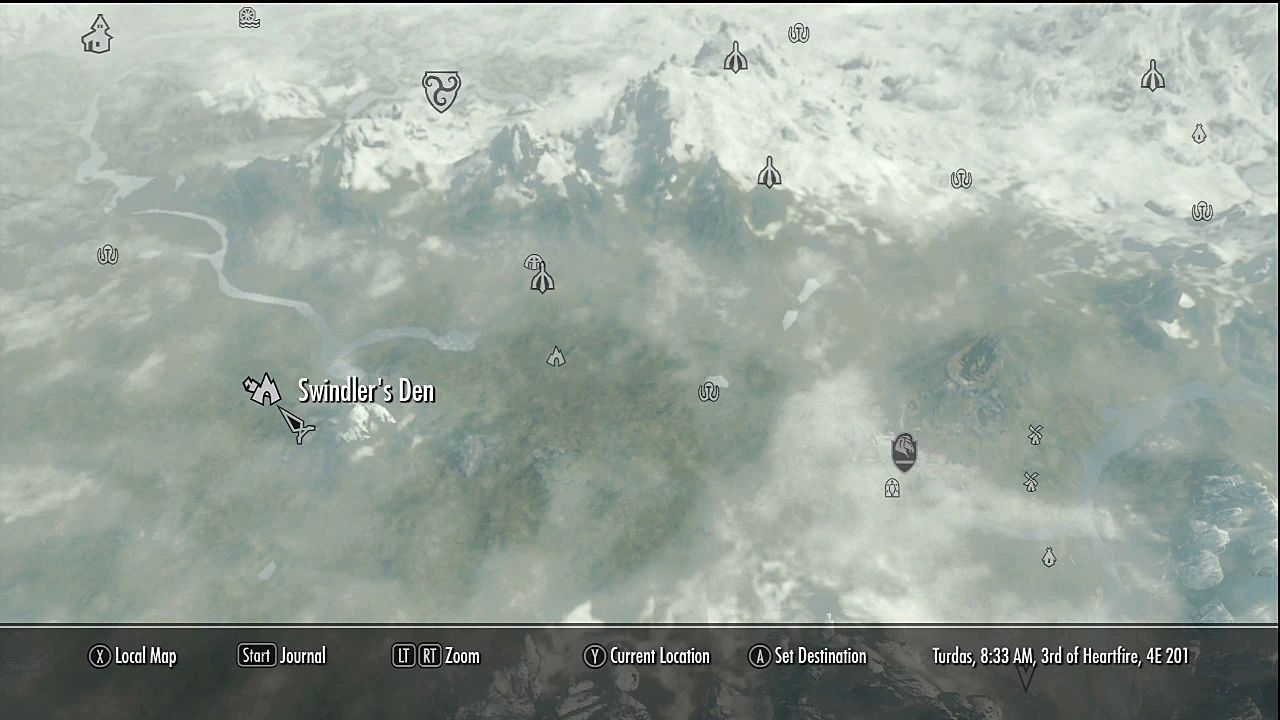Click the waterwheel dock marker at map top
Viewport: 1280px width, 720px height.
pos(248,17)
